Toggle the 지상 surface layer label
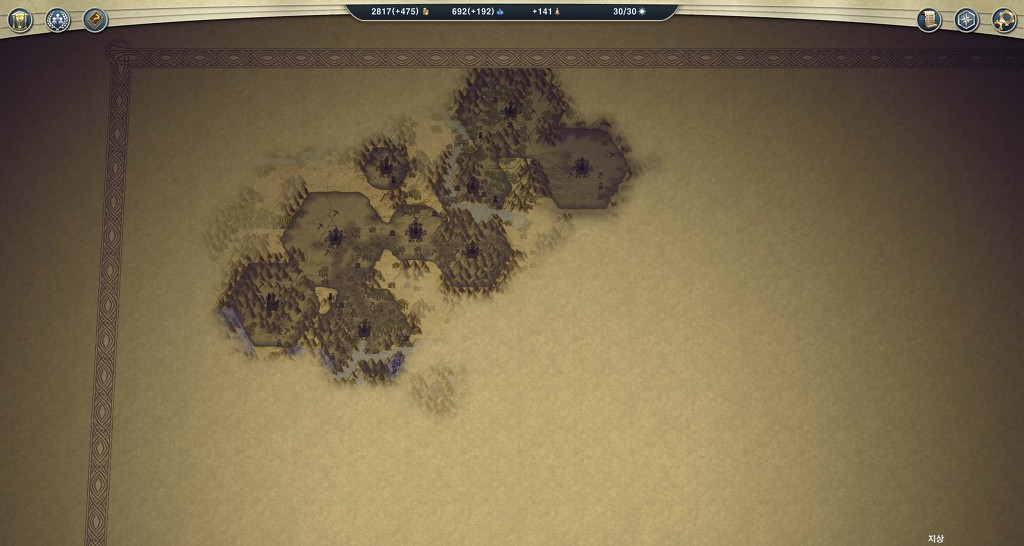1024x546 pixels. [x=935, y=539]
